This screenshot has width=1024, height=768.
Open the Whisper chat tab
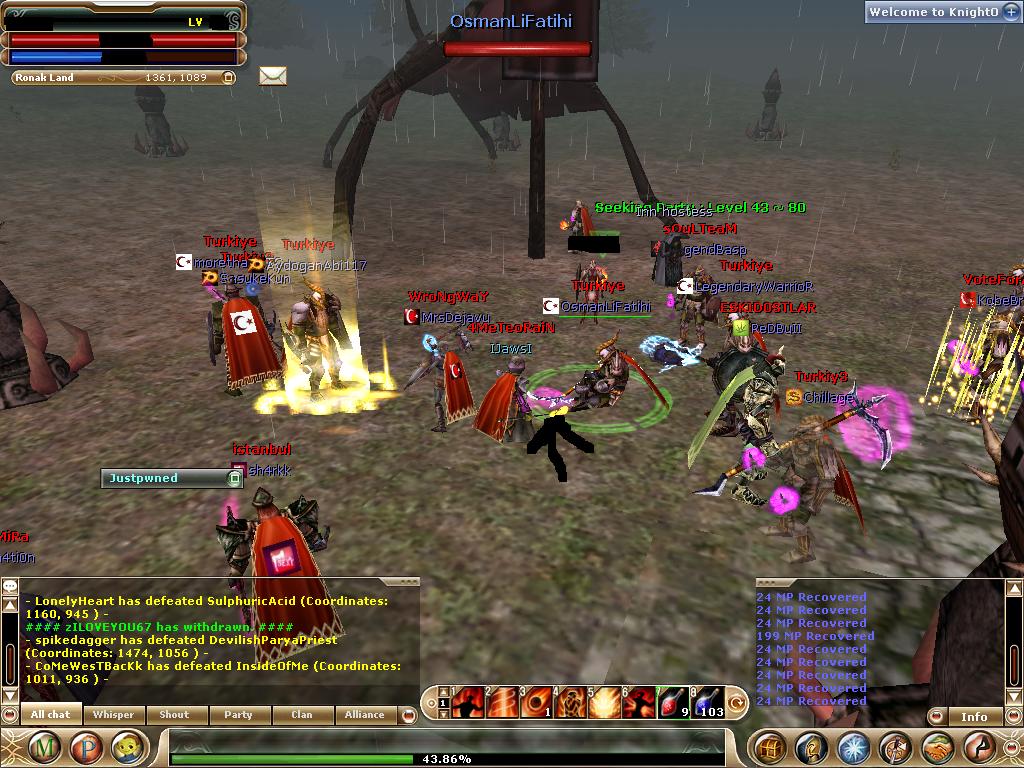(x=113, y=715)
